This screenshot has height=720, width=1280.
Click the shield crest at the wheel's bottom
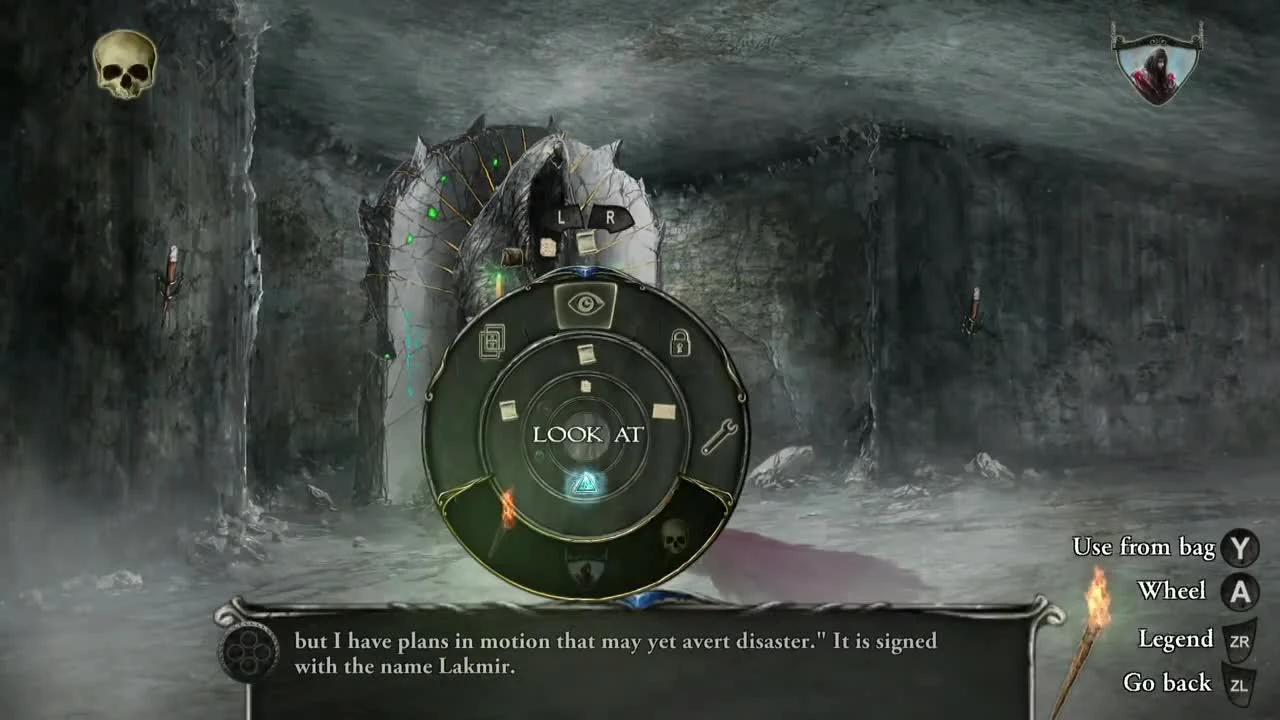pos(585,571)
